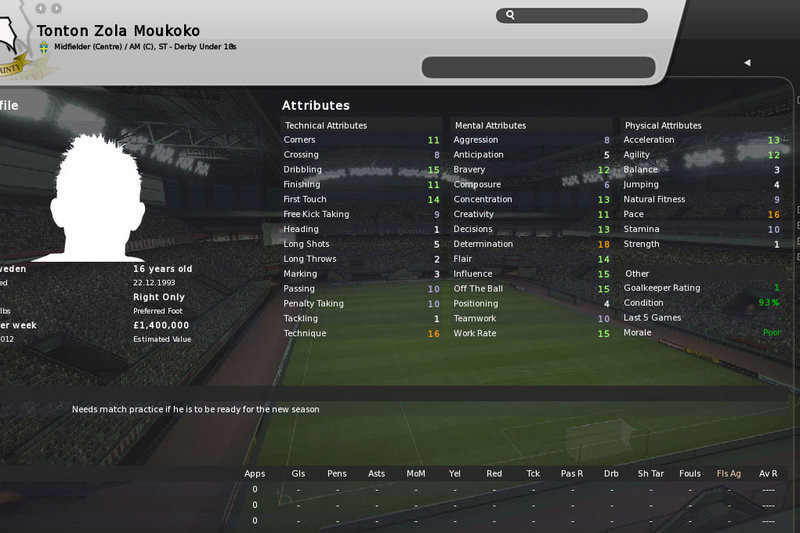The width and height of the screenshot is (800, 533).
Task: Go forward with the right arrow button
Action: click(56, 9)
